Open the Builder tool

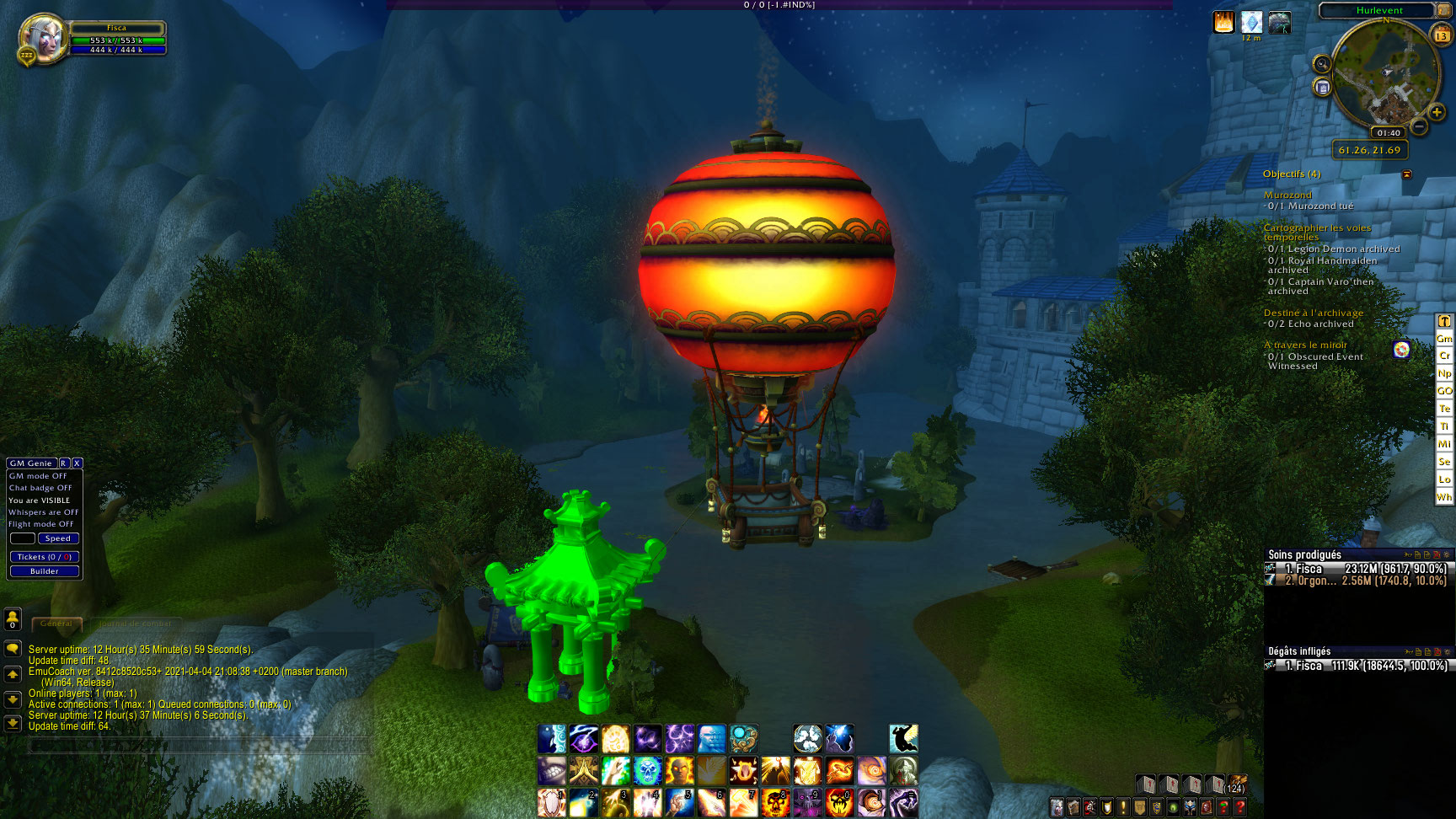click(x=45, y=571)
